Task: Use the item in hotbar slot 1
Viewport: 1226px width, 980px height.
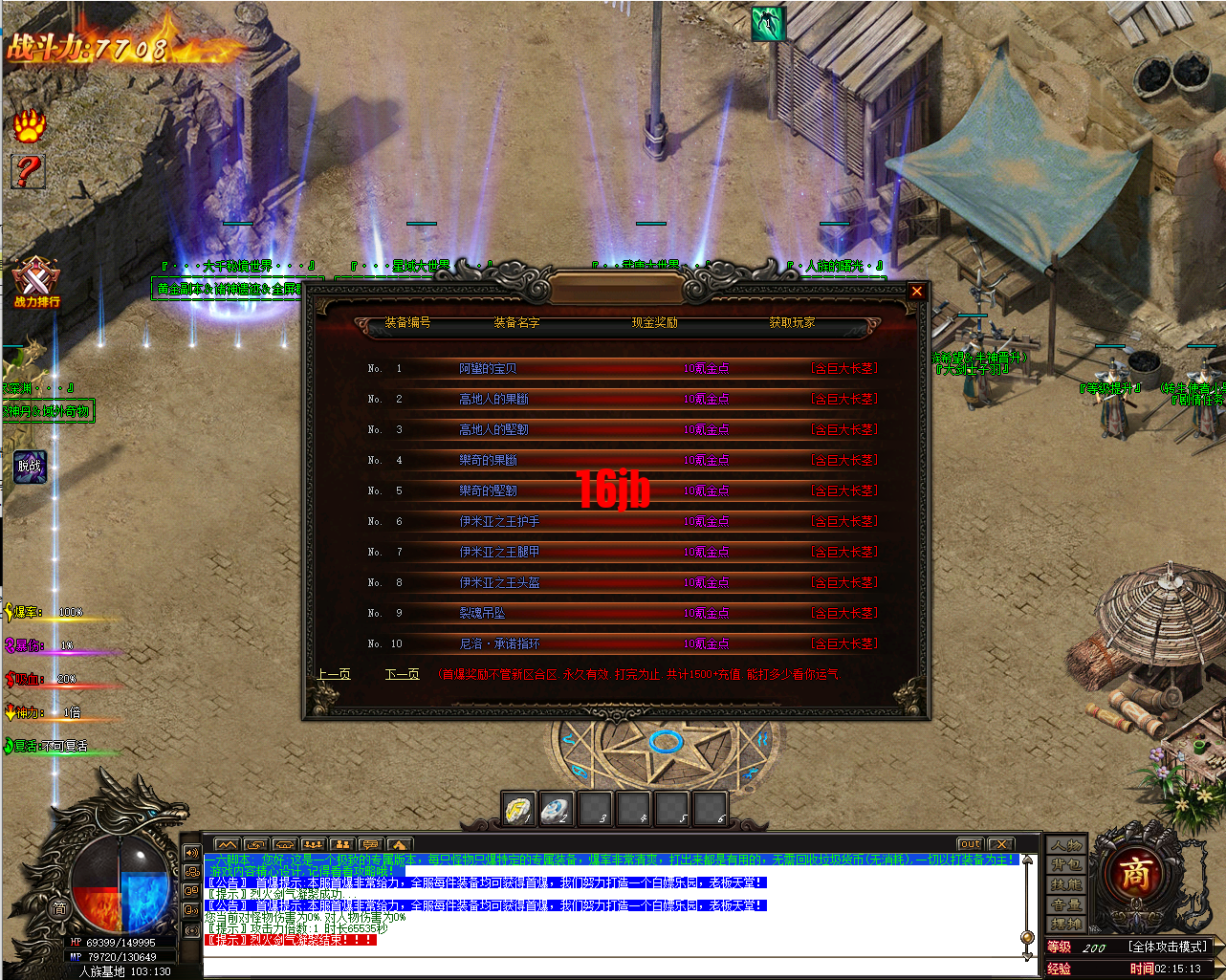Action: (x=518, y=810)
